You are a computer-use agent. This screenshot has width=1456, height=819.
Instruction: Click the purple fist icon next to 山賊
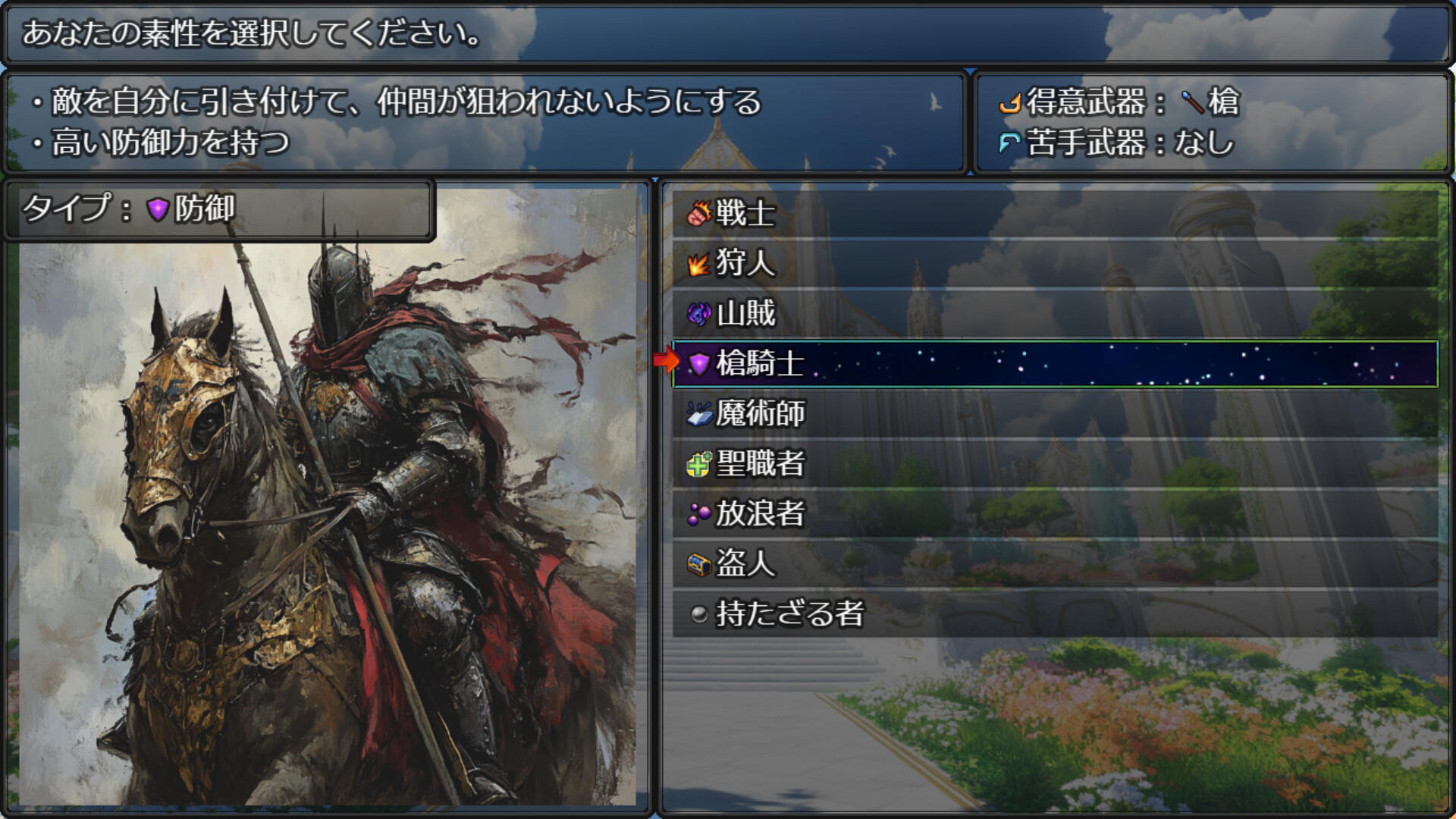(x=698, y=314)
